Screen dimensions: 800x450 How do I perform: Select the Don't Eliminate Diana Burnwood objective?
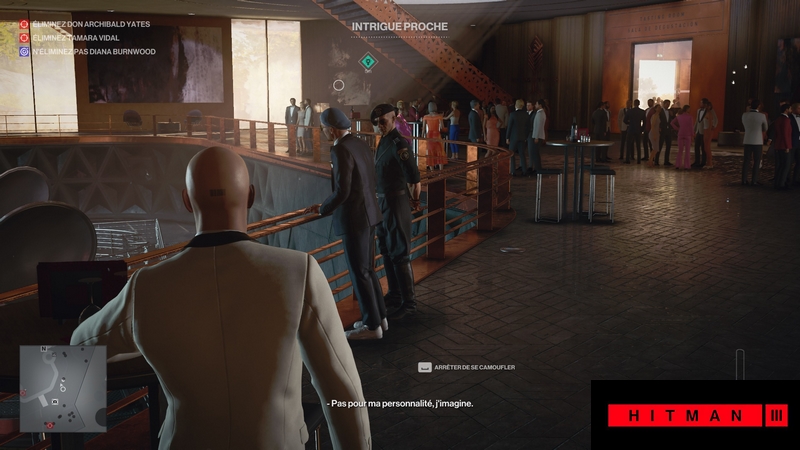pyautogui.click(x=87, y=51)
